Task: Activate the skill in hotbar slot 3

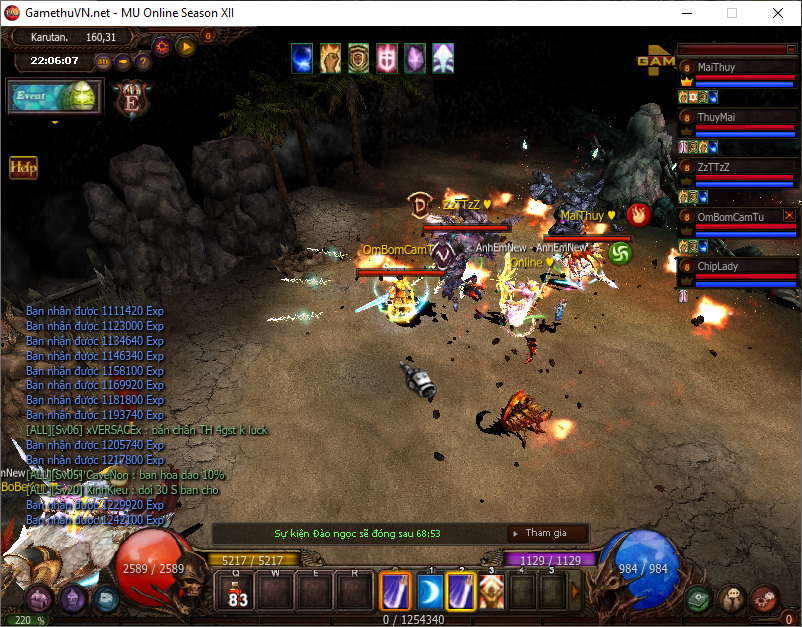Action: [x=491, y=592]
